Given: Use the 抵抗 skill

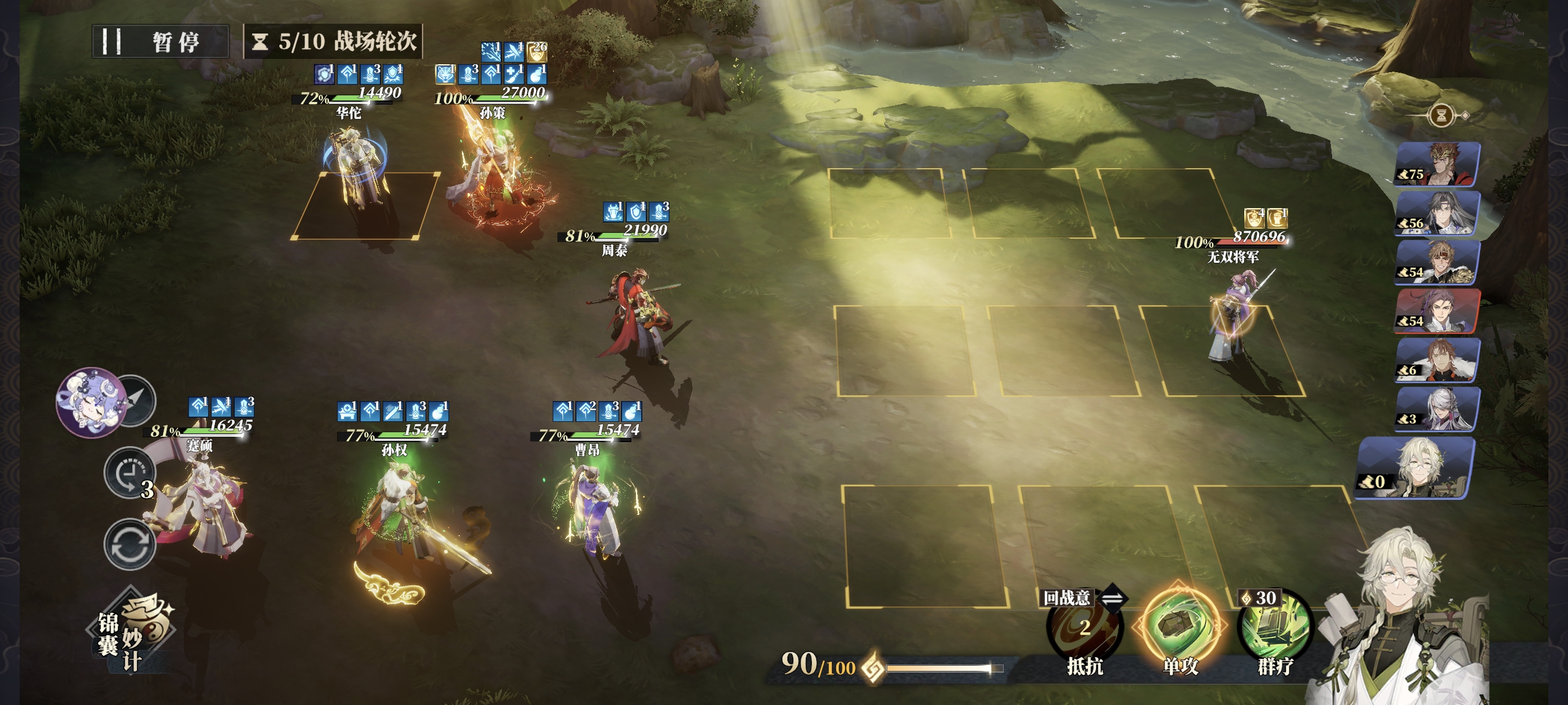Looking at the screenshot, I should coord(1084,629).
